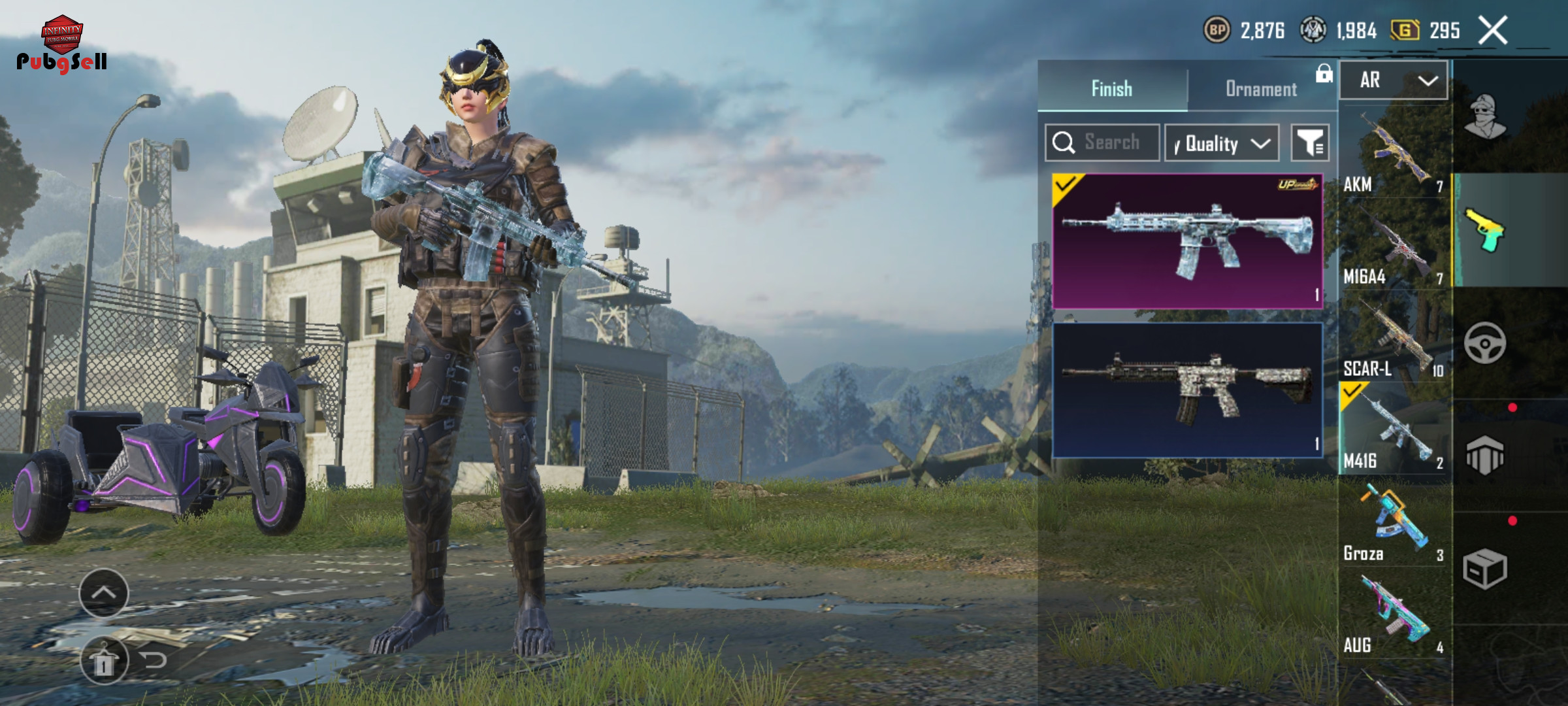Image resolution: width=1568 pixels, height=706 pixels.
Task: Open the Ornament tab
Action: pyautogui.click(x=1261, y=88)
